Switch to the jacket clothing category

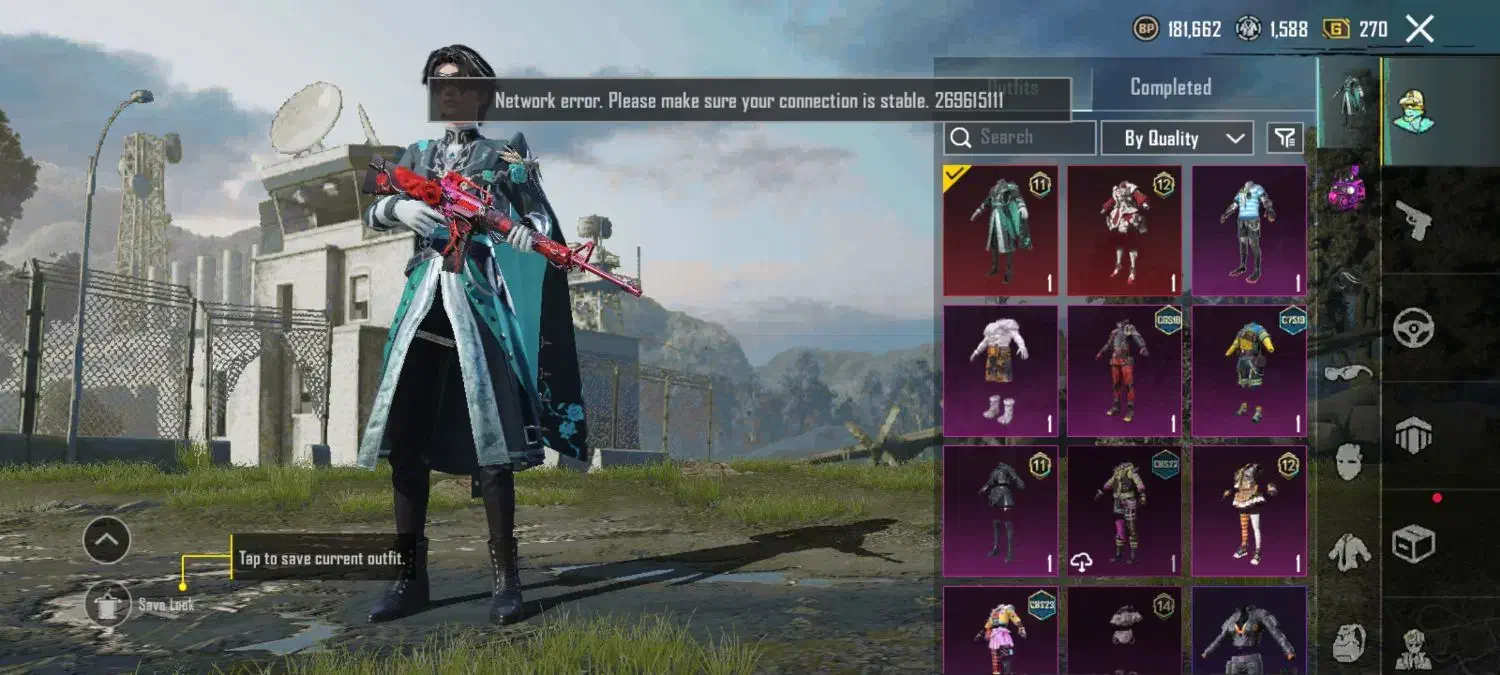tap(1348, 552)
